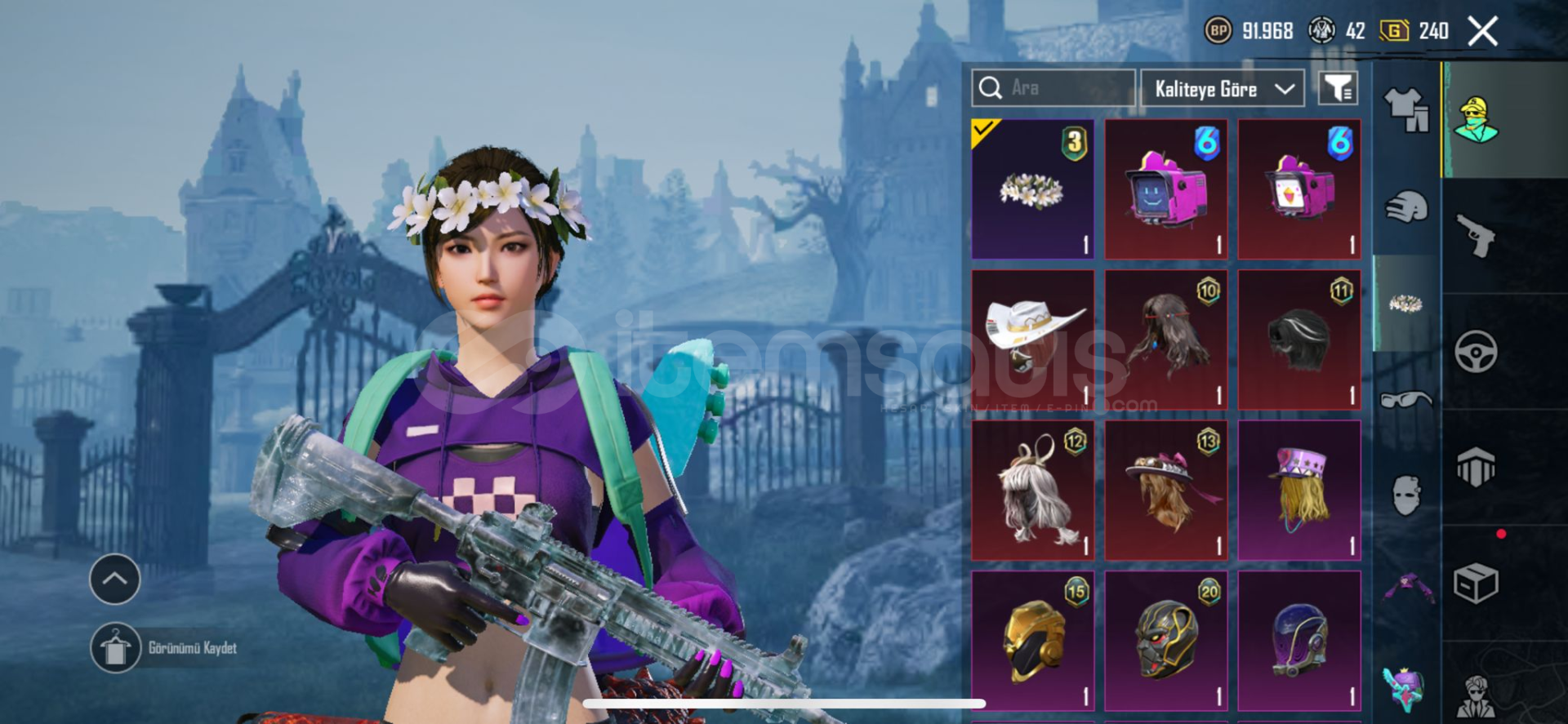The height and width of the screenshot is (724, 1568).
Task: Expand the up arrow circle button
Action: tap(114, 580)
